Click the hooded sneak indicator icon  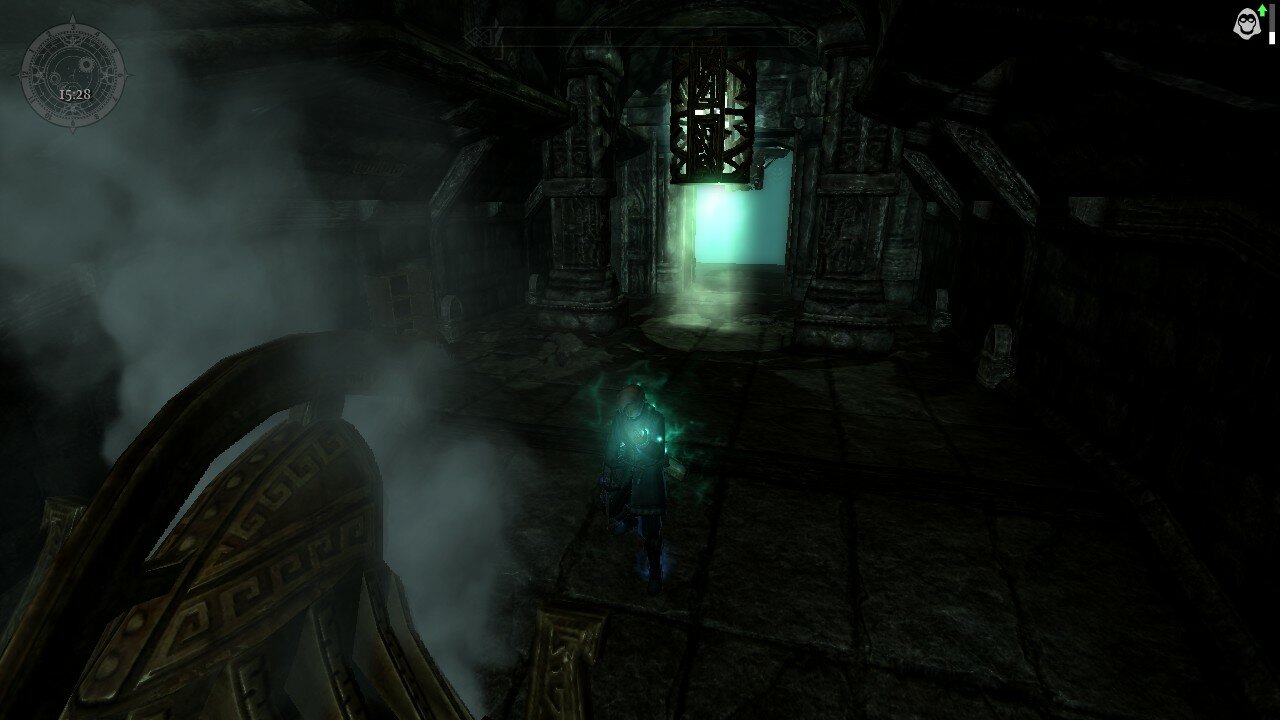click(x=1246, y=23)
